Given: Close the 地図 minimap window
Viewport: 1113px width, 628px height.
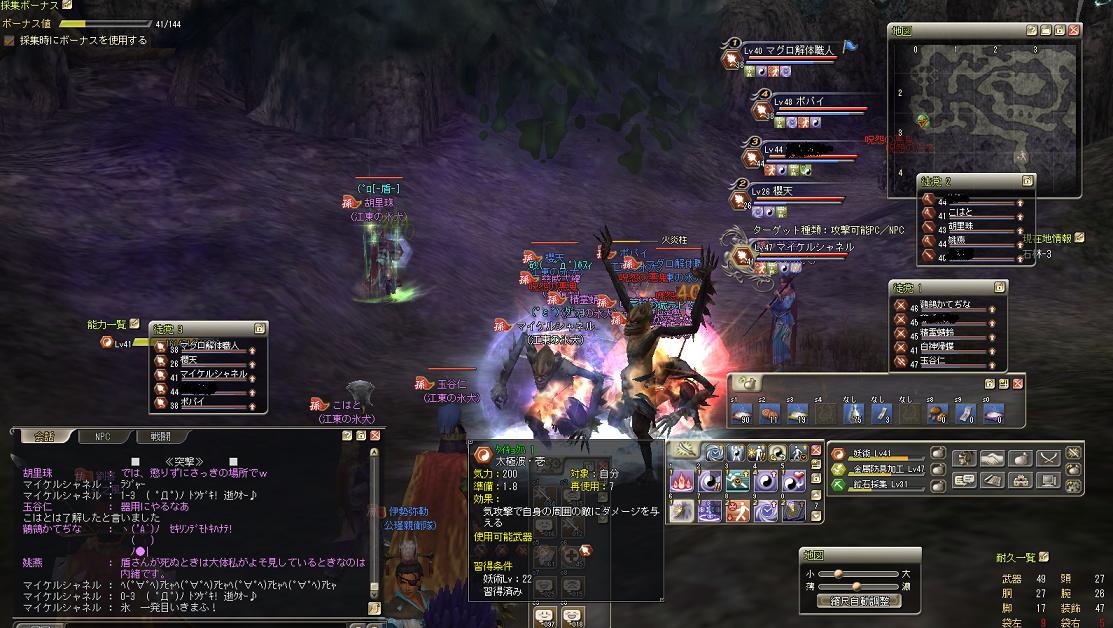Looking at the screenshot, I should click(x=1074, y=31).
